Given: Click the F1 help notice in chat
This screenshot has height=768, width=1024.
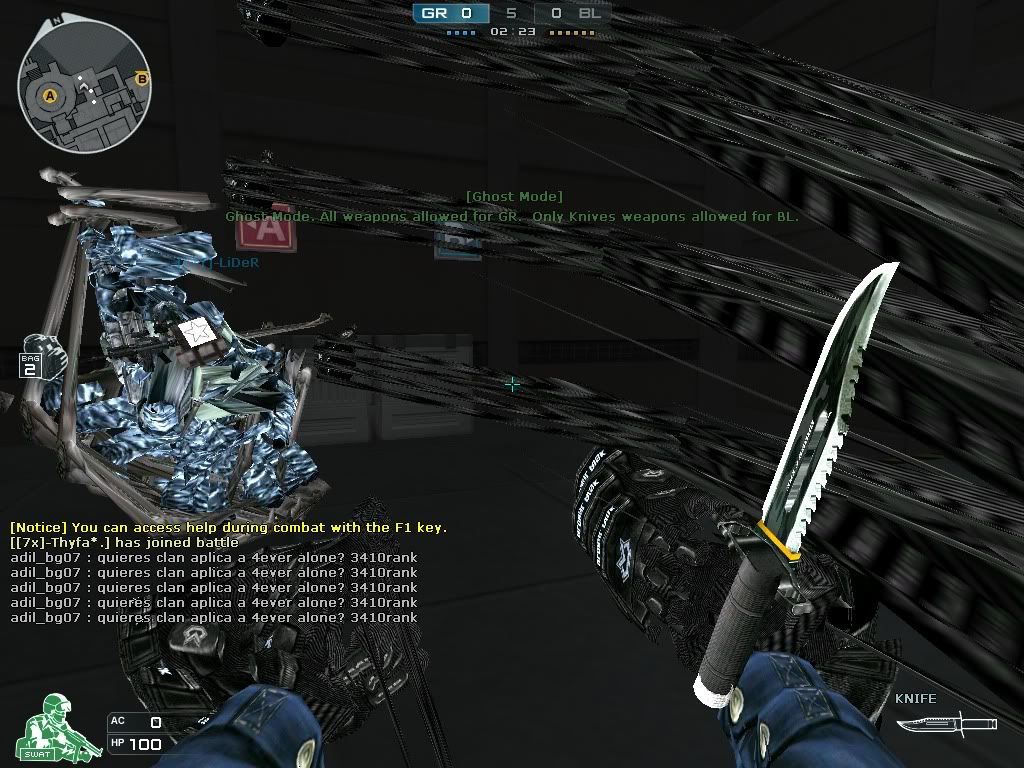Looking at the screenshot, I should click(228, 527).
